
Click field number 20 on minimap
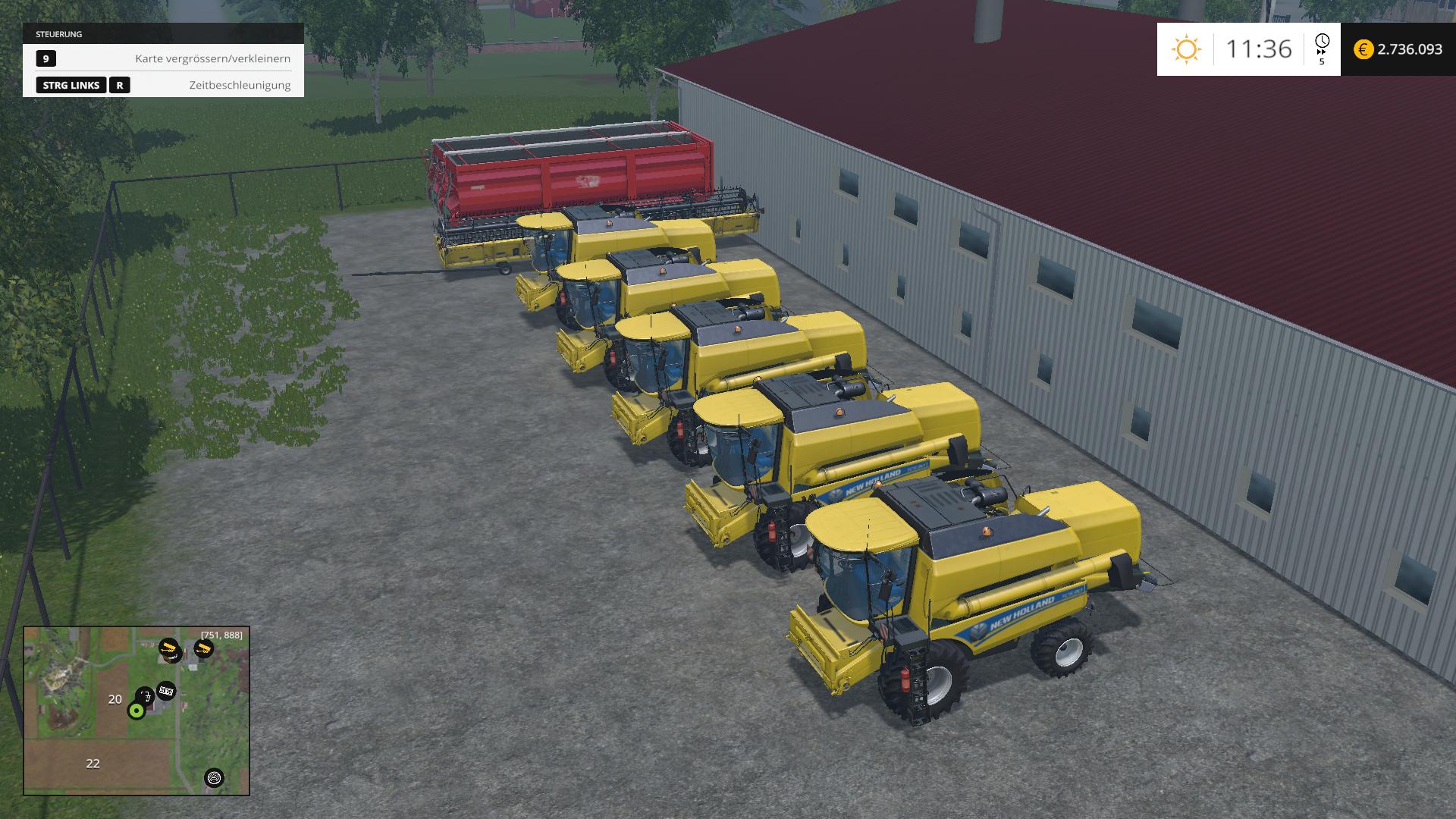pos(115,699)
